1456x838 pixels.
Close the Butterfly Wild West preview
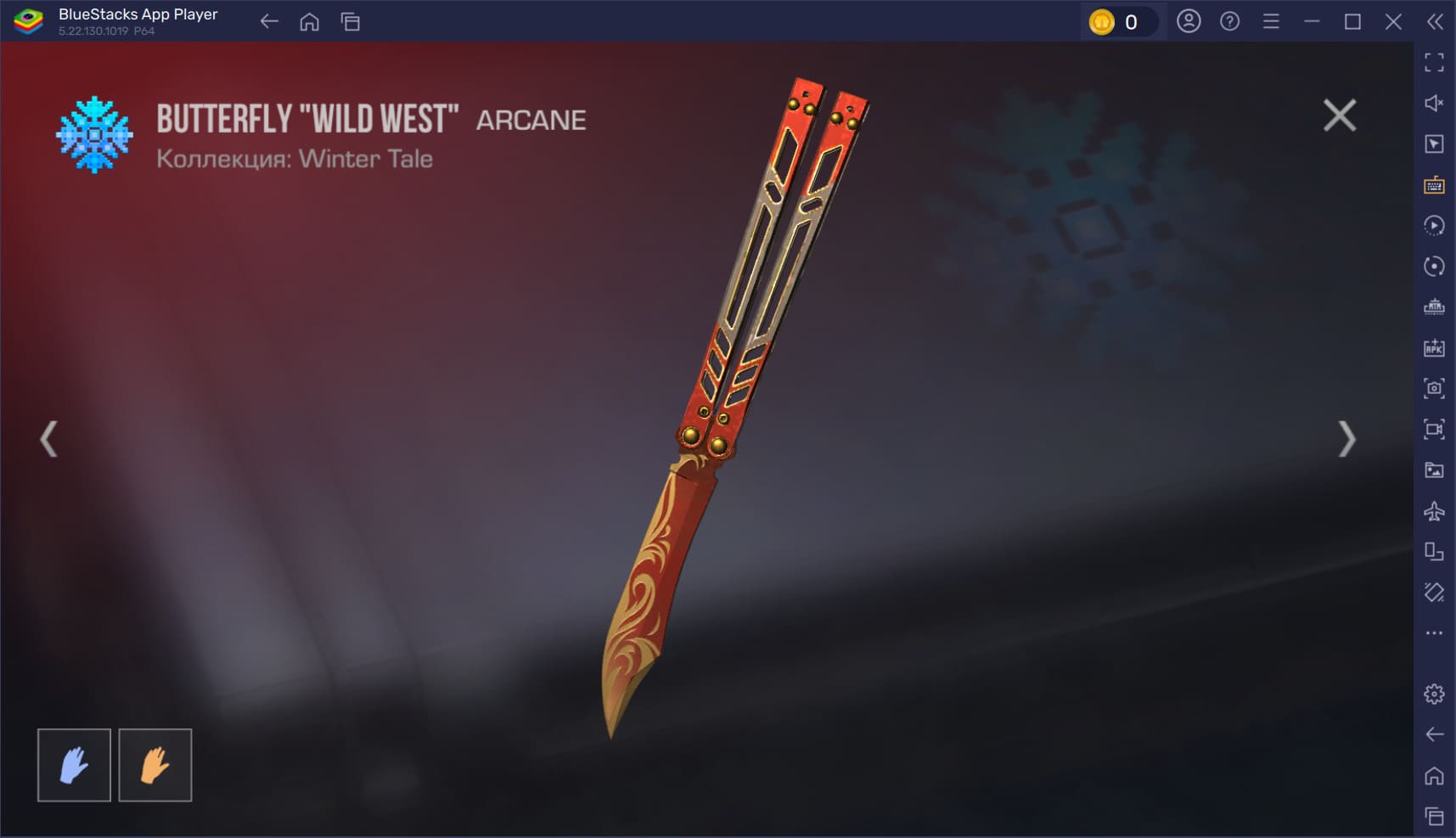(1339, 115)
